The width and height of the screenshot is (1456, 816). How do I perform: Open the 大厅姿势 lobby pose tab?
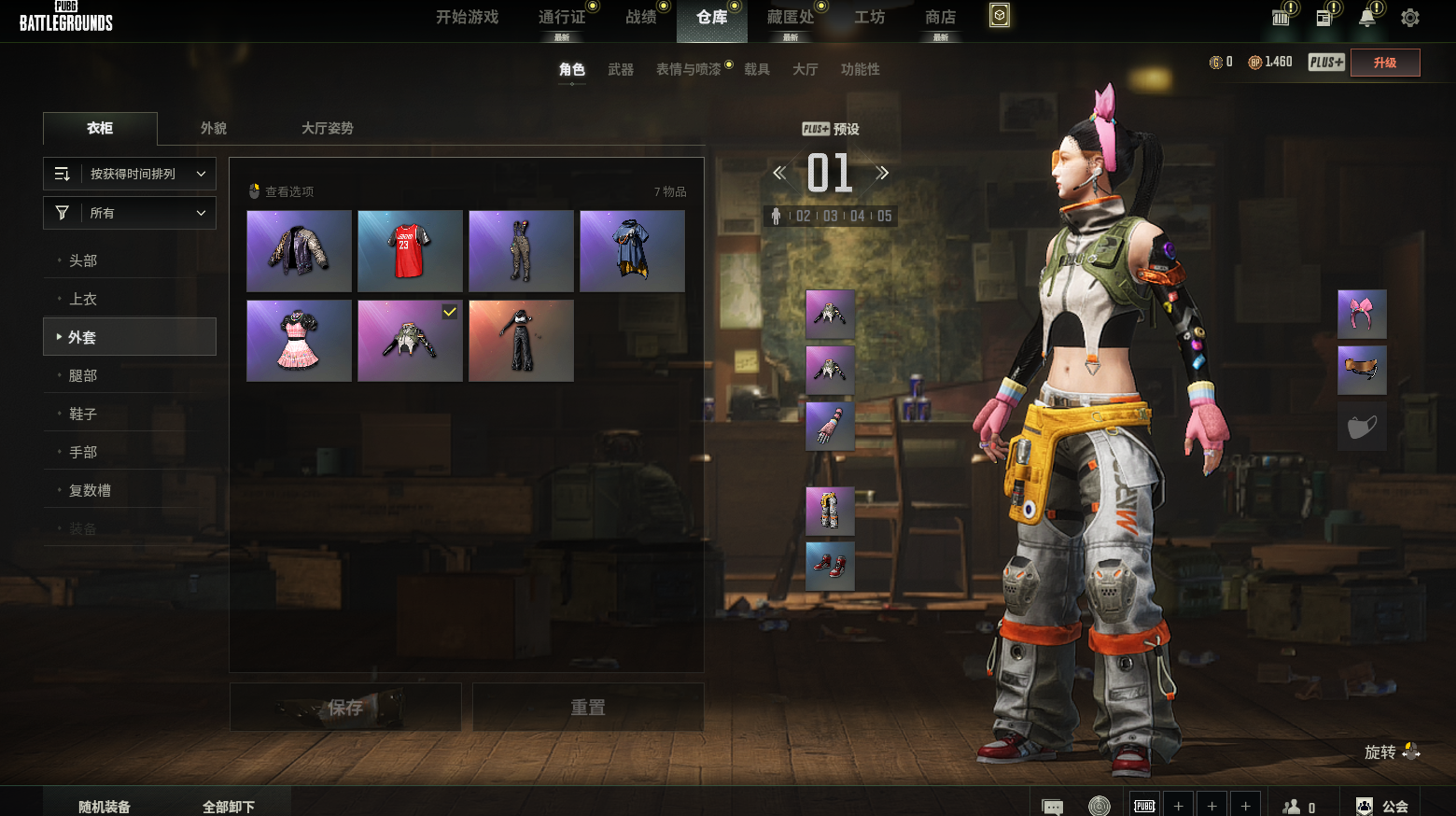click(327, 129)
